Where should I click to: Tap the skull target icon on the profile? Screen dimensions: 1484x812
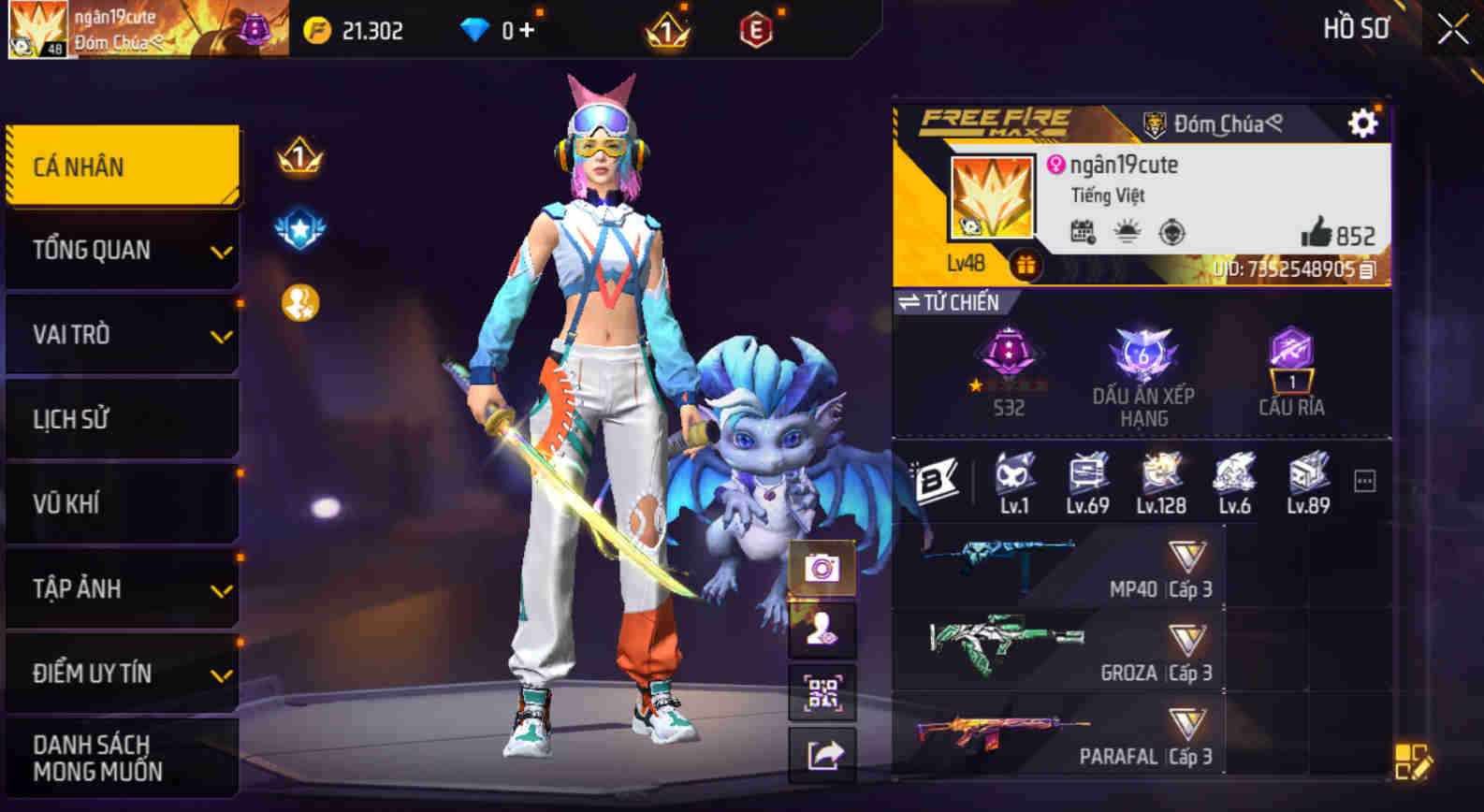[1171, 231]
